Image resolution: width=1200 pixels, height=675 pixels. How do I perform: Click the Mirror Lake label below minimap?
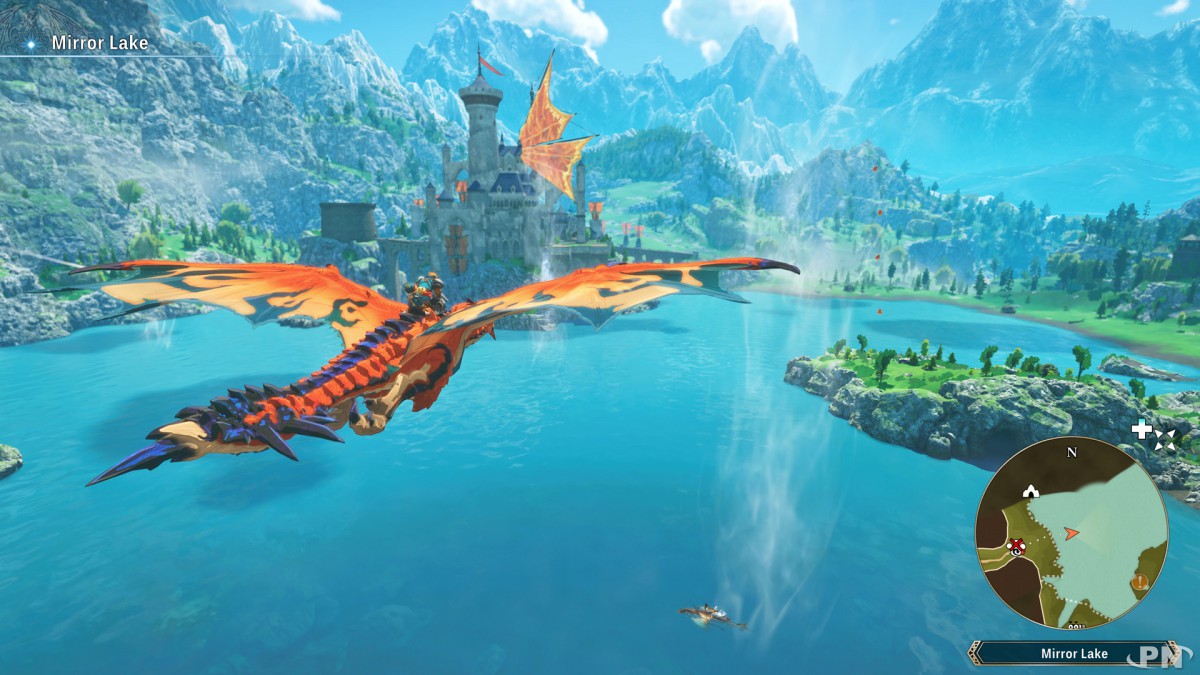pyautogui.click(x=1074, y=654)
